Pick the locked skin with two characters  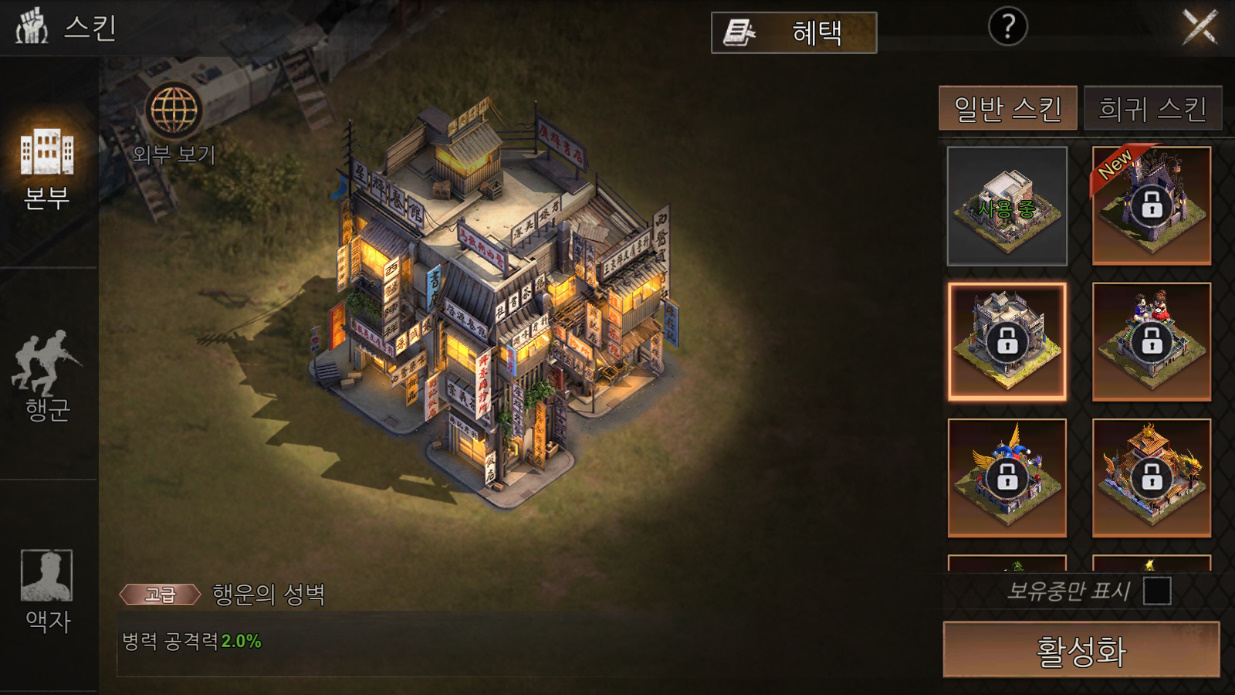coord(1151,341)
